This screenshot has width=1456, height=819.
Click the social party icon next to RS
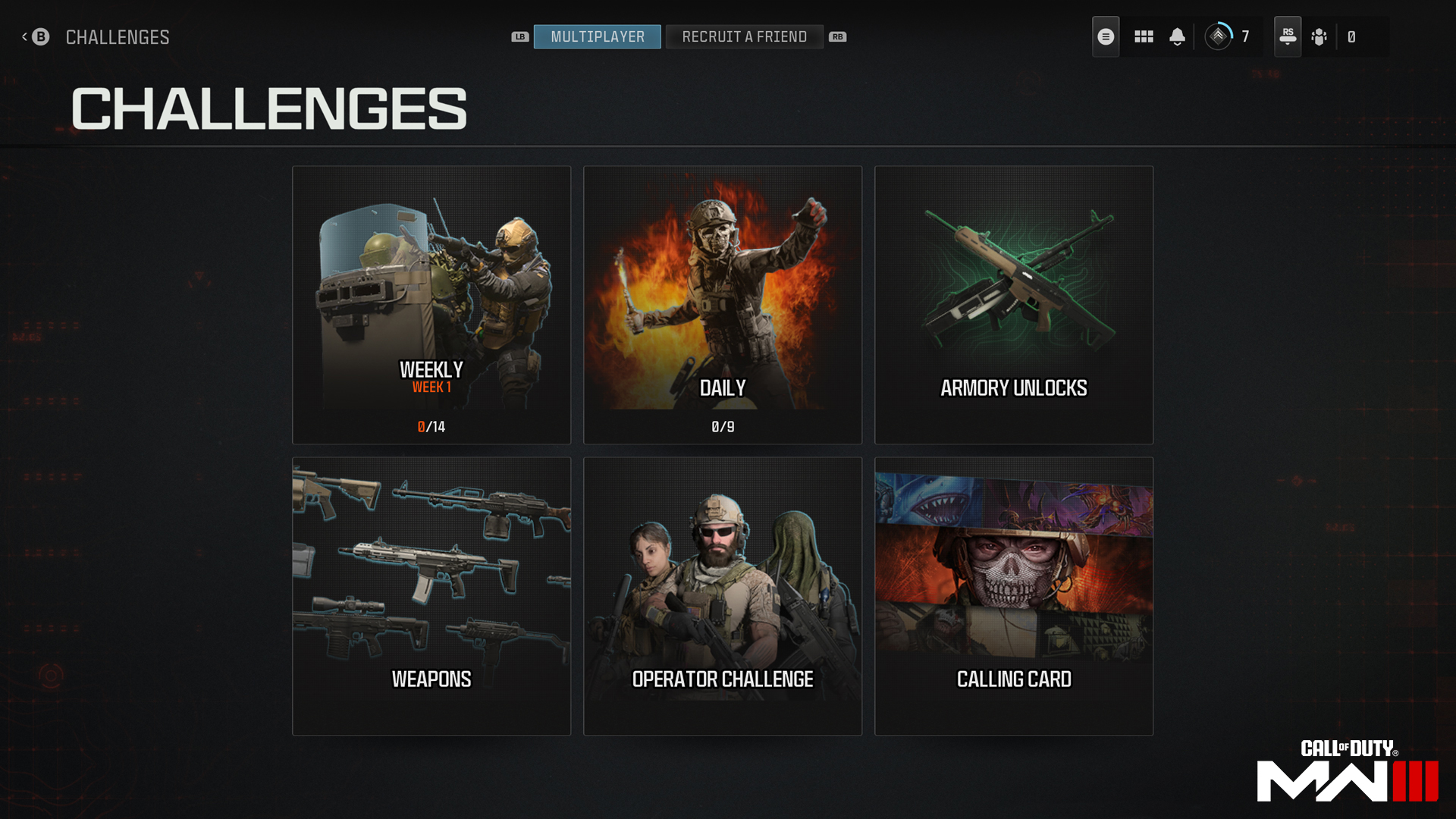click(1319, 36)
